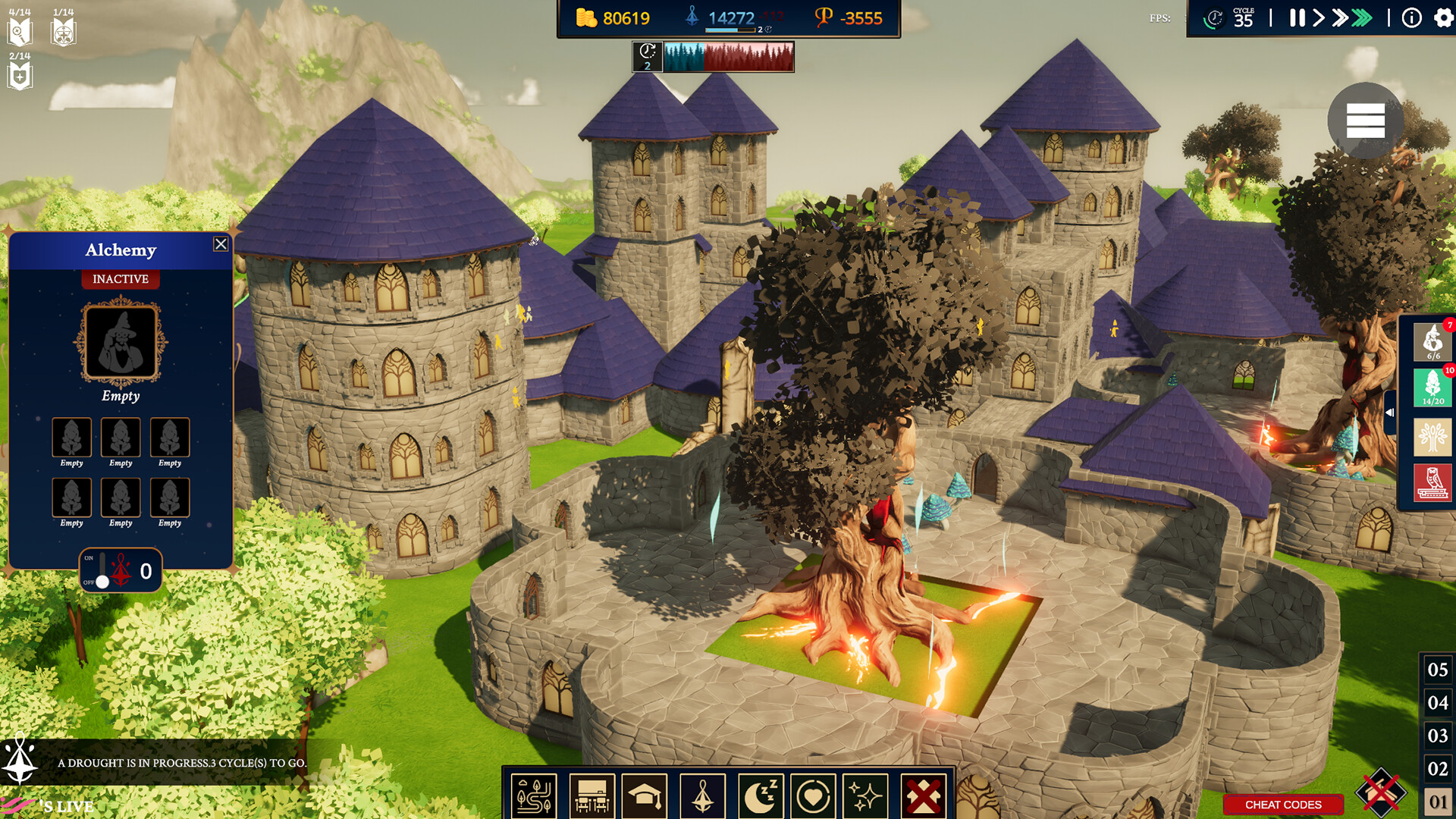
Task: Click the first Empty ingredient slot in Alchemy
Action: [71, 438]
